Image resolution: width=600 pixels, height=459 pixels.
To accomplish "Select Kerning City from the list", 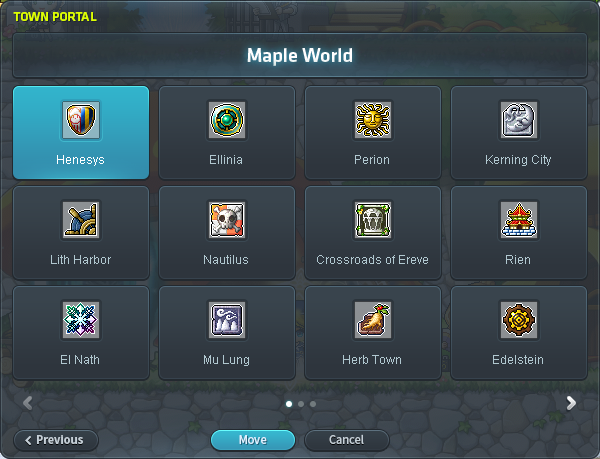I will pos(518,132).
